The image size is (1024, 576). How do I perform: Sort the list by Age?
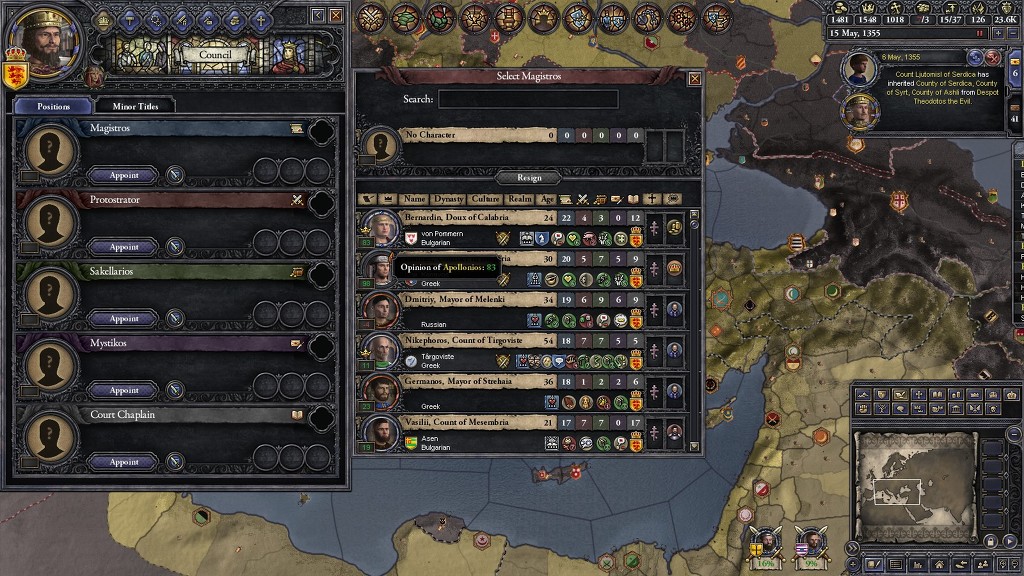(547, 199)
